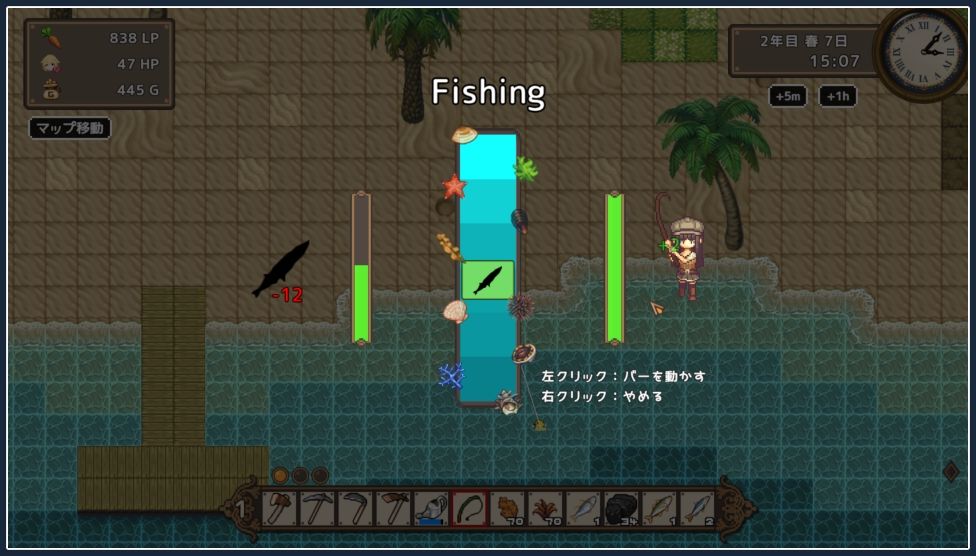
Task: Click the マップ移動 map travel button
Action: [69, 128]
